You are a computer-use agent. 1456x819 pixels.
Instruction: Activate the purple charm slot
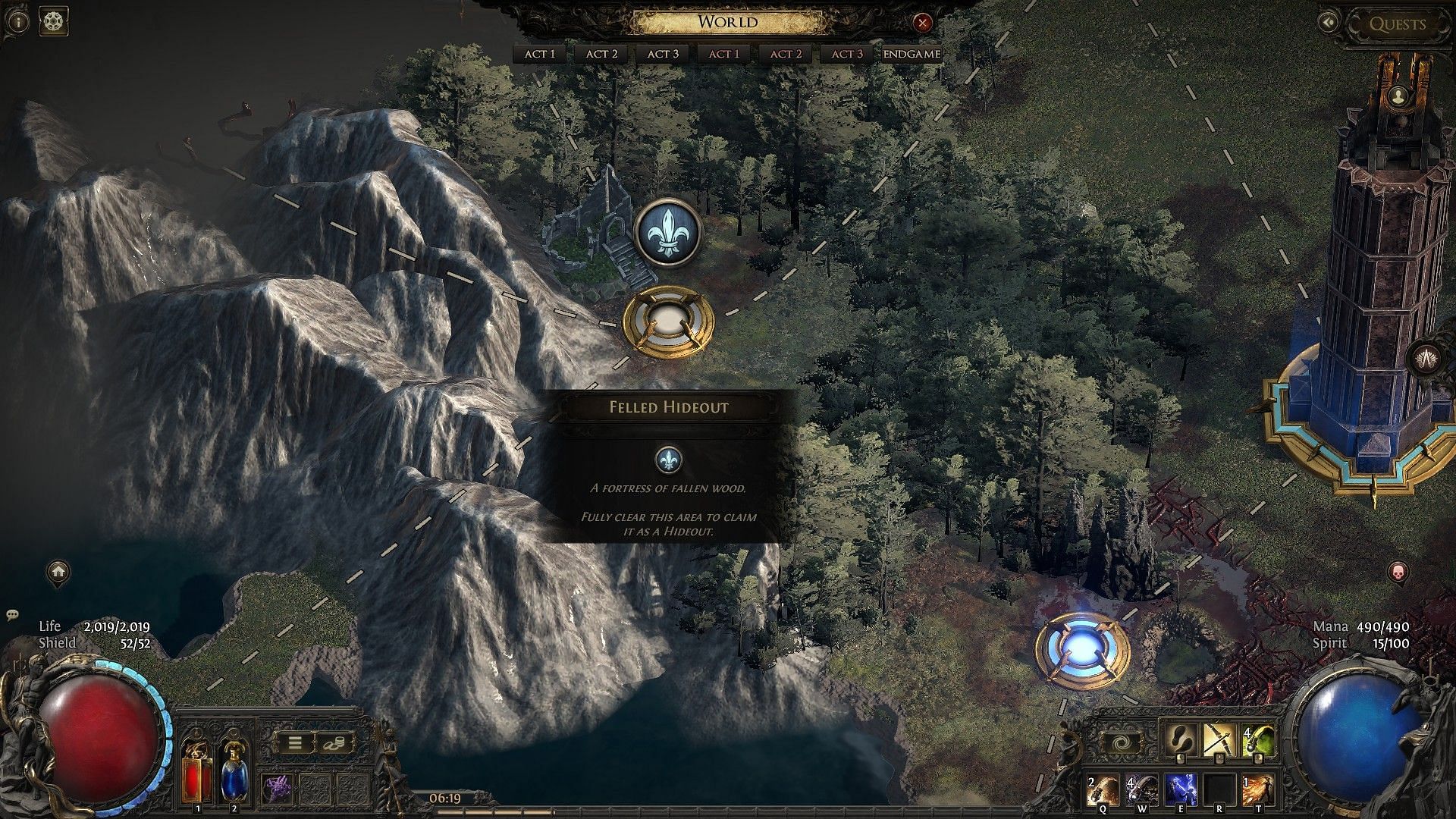point(277,789)
